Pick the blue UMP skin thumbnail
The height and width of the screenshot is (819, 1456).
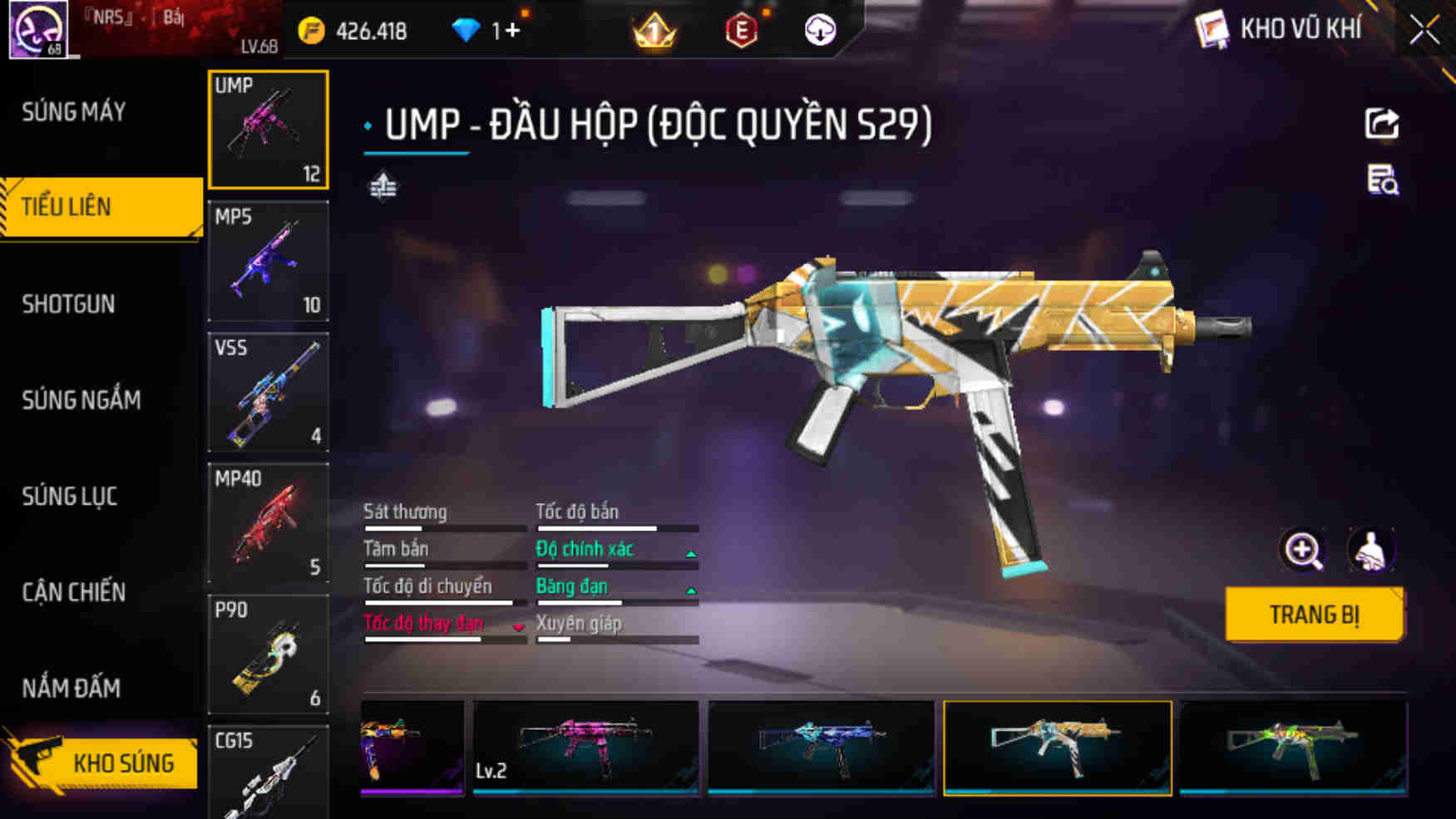click(x=821, y=747)
